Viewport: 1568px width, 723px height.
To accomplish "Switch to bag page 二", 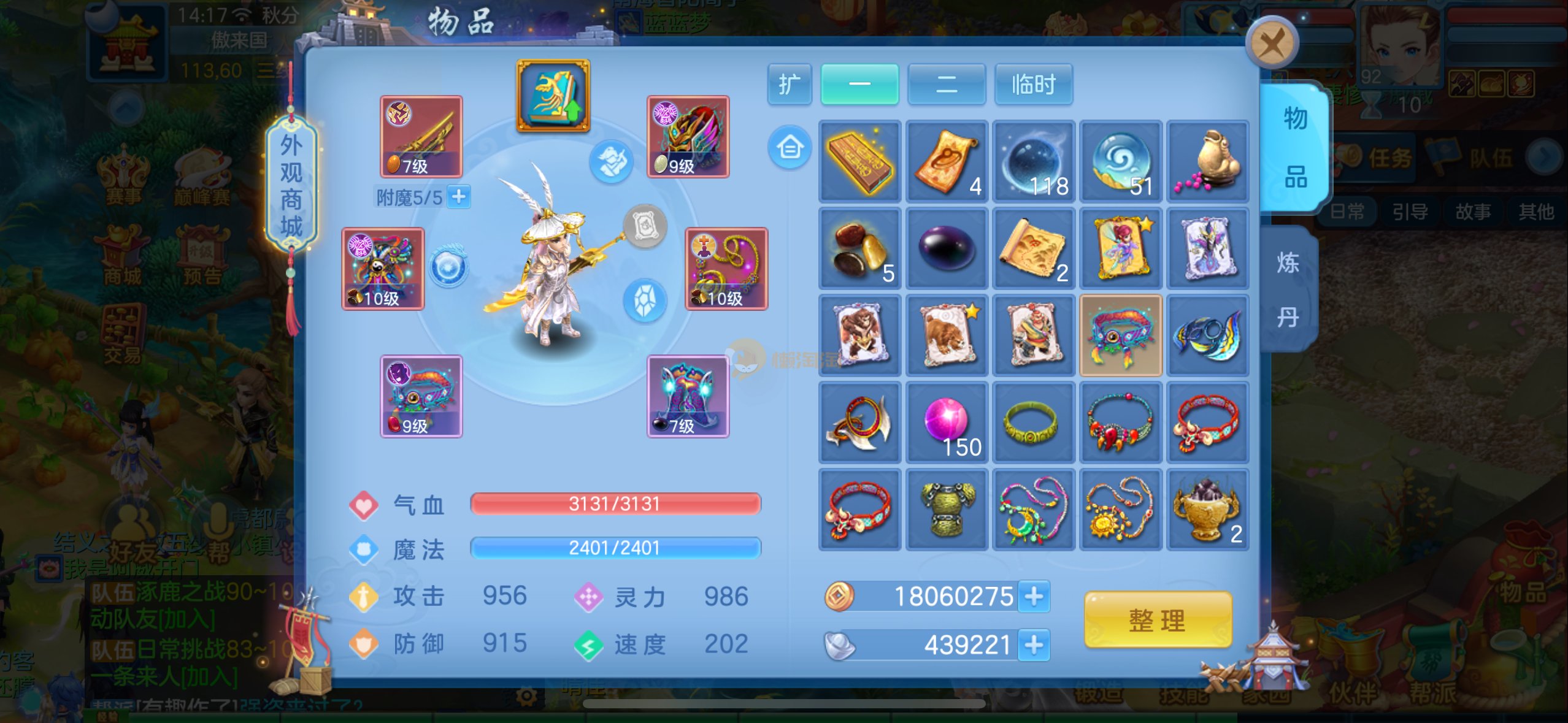I will pos(946,85).
